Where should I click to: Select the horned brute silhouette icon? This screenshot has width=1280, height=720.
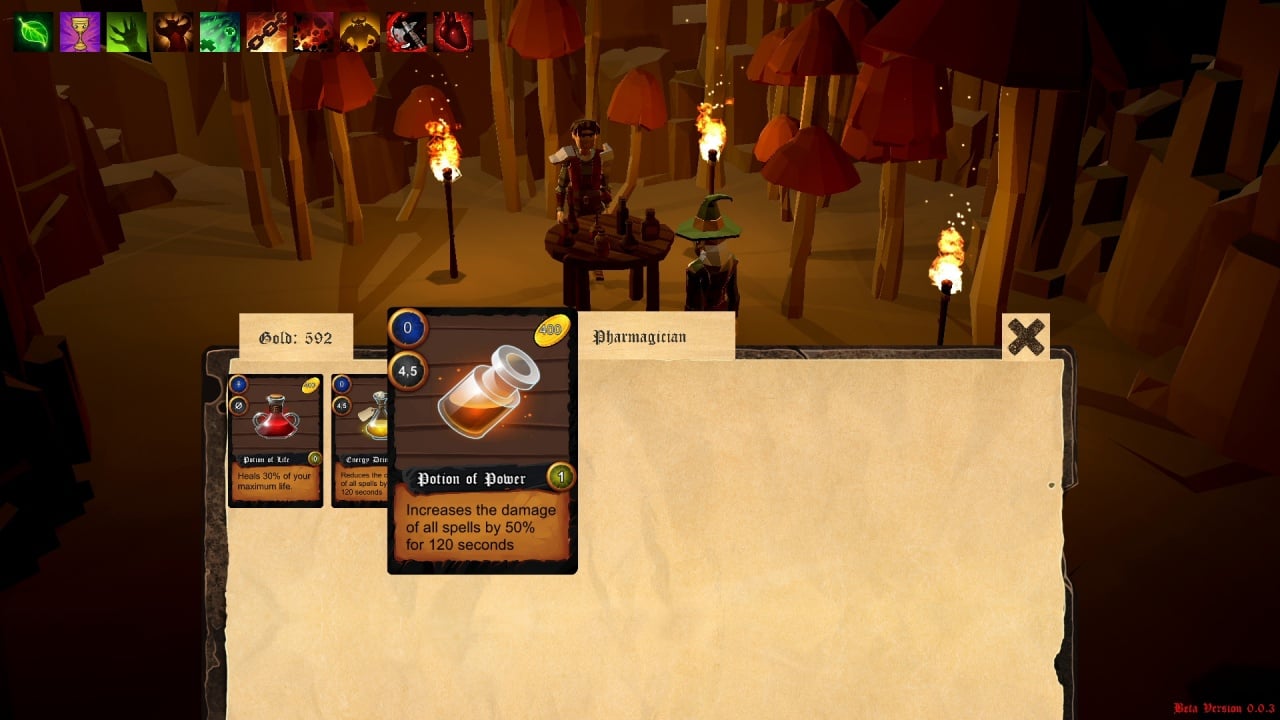[360, 32]
